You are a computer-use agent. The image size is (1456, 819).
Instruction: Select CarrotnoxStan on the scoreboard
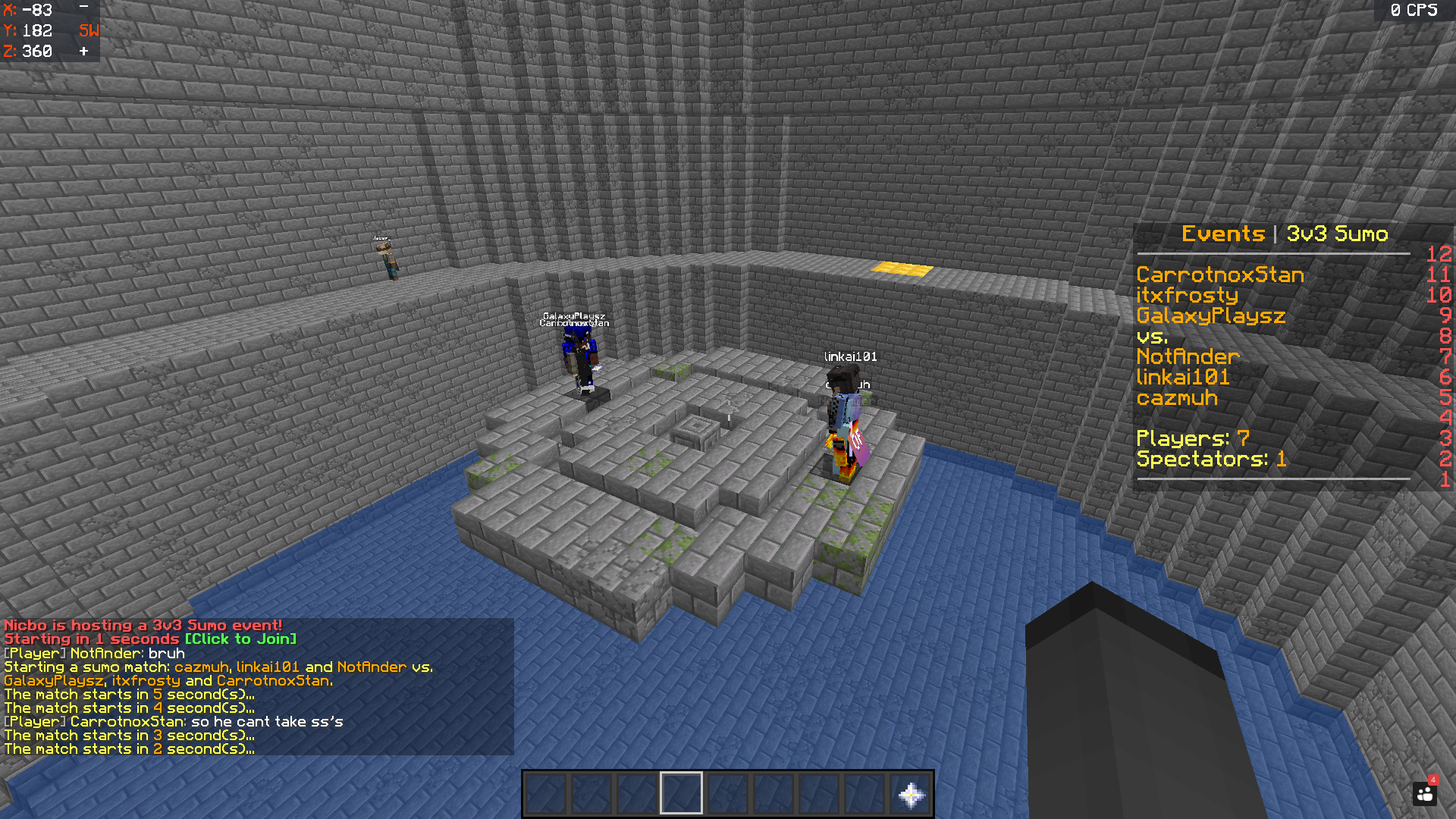click(x=1221, y=275)
